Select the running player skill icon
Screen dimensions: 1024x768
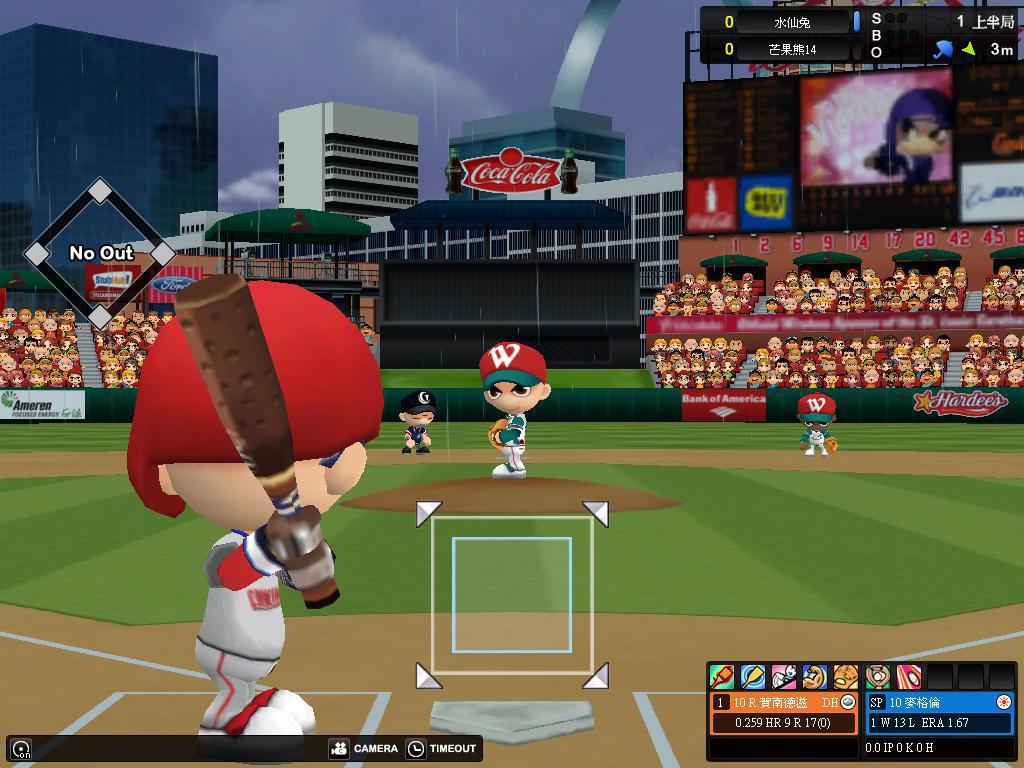(784, 677)
